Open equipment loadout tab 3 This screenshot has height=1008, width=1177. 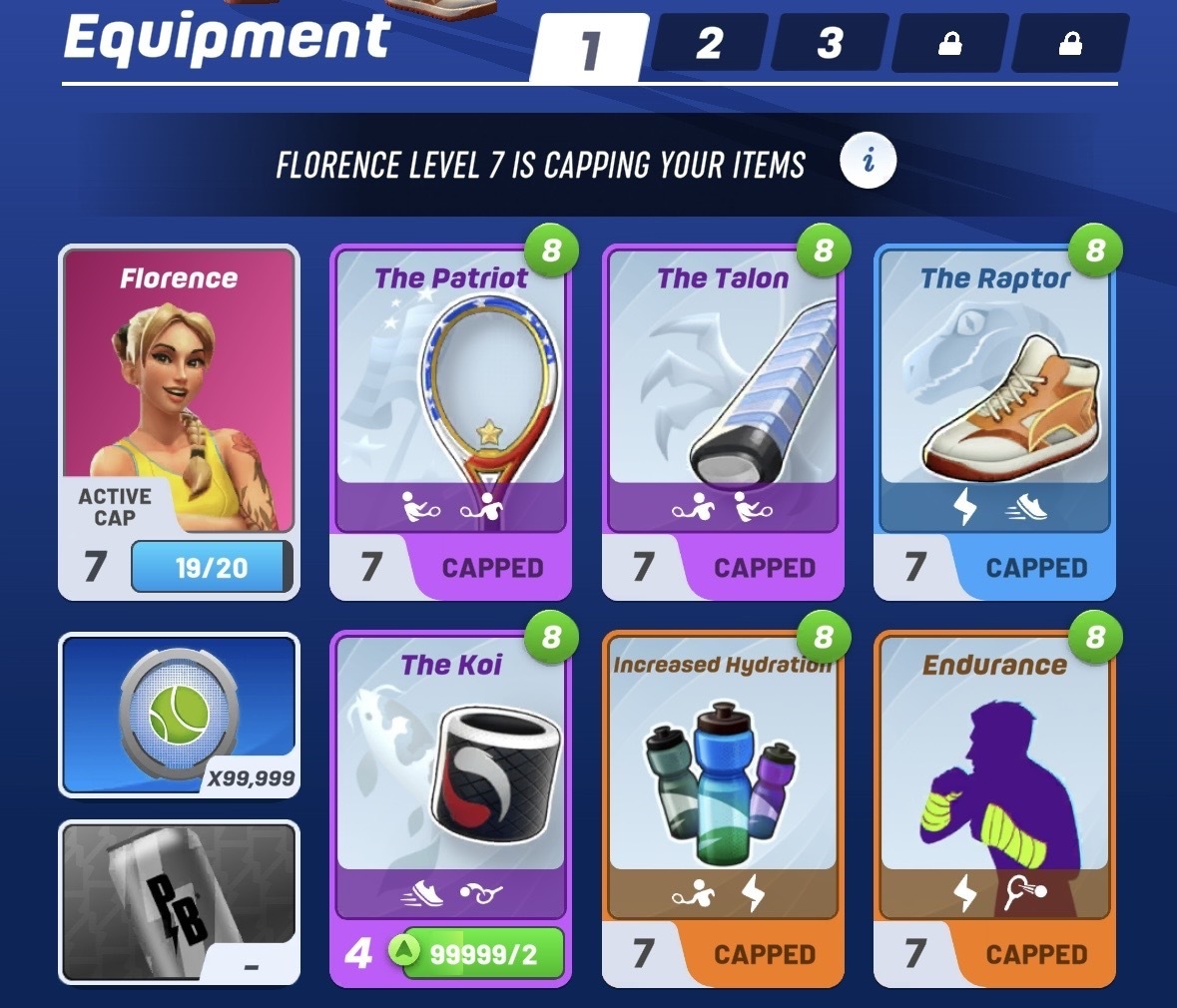(830, 44)
